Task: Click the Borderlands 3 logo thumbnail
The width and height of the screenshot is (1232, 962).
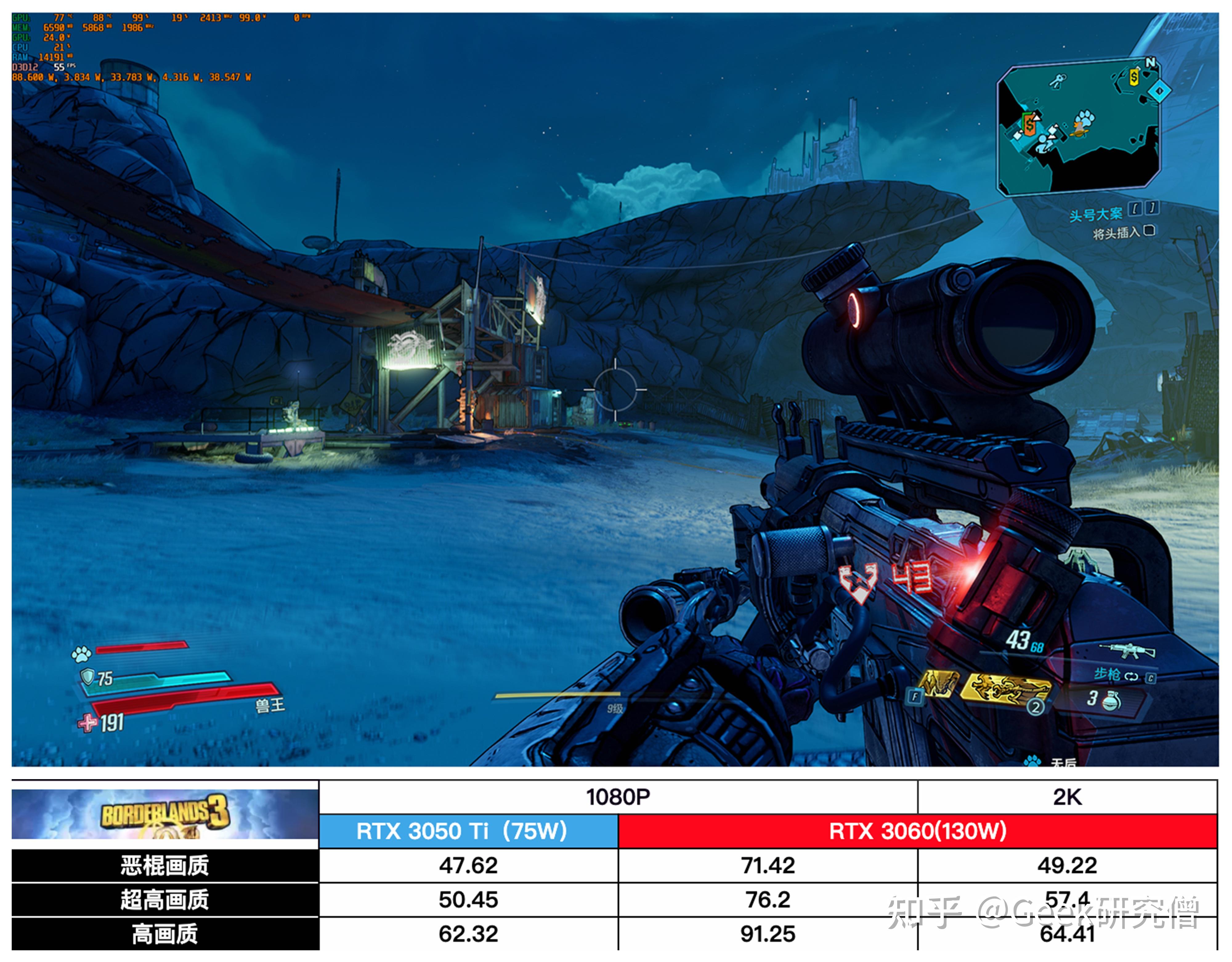Action: click(x=165, y=814)
